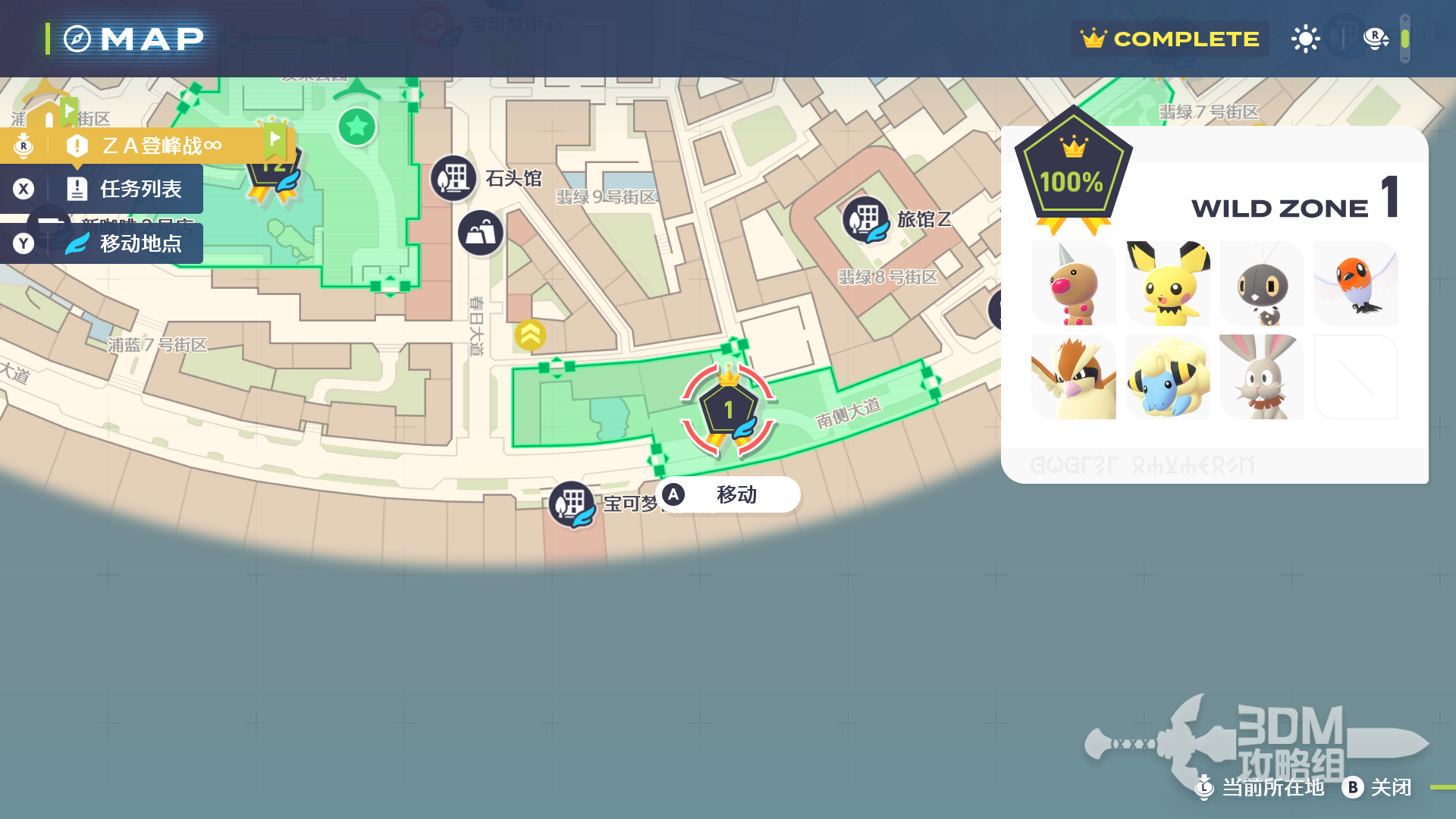Select the 旅馆Z hotel marker
This screenshot has width=1456, height=819.
point(865,220)
